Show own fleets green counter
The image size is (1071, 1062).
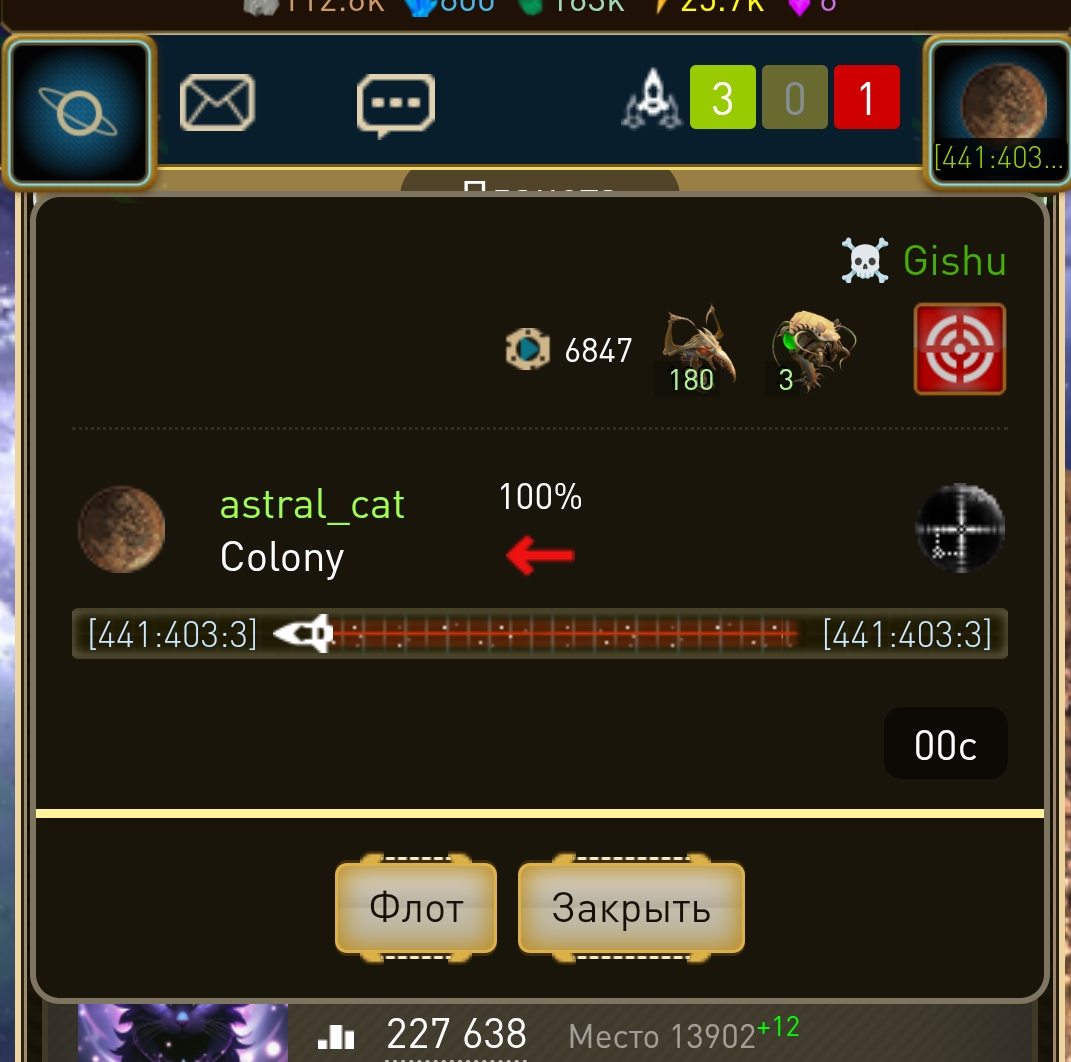[722, 98]
